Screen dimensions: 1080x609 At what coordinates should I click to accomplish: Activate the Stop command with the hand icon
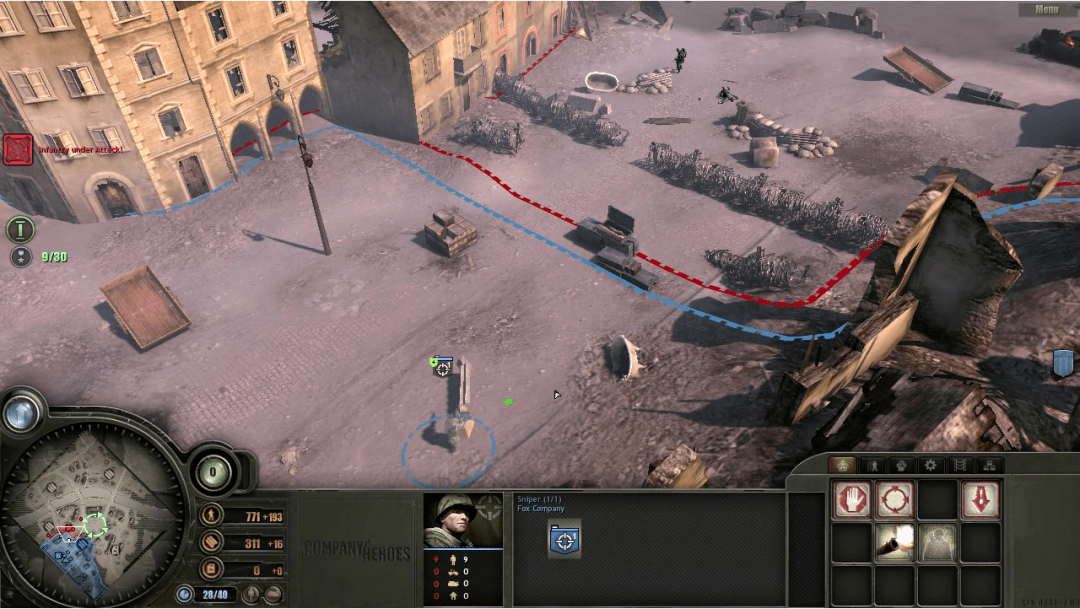click(x=850, y=499)
